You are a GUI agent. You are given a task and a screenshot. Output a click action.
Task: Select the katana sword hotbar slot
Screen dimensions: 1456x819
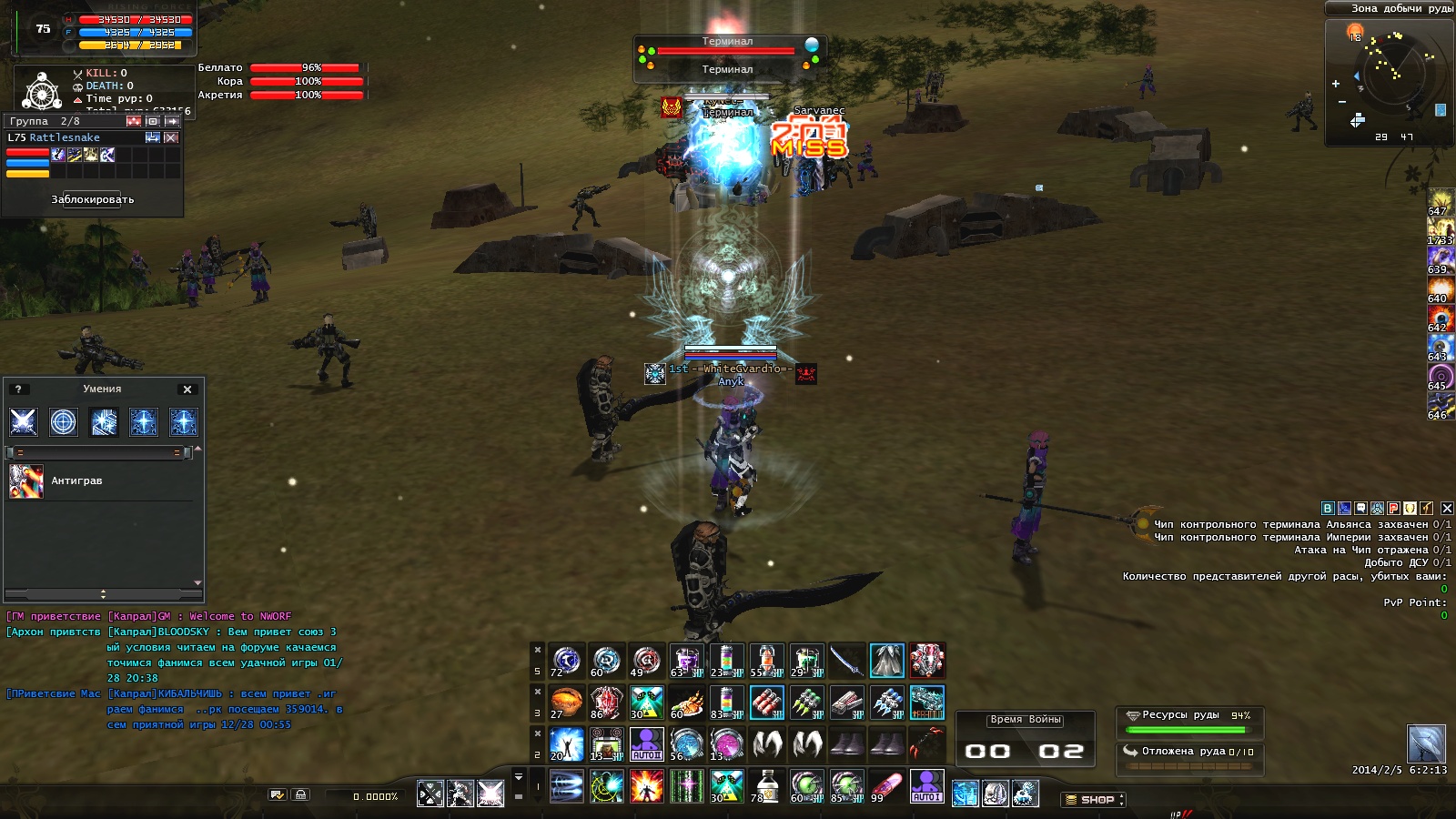[x=846, y=661]
